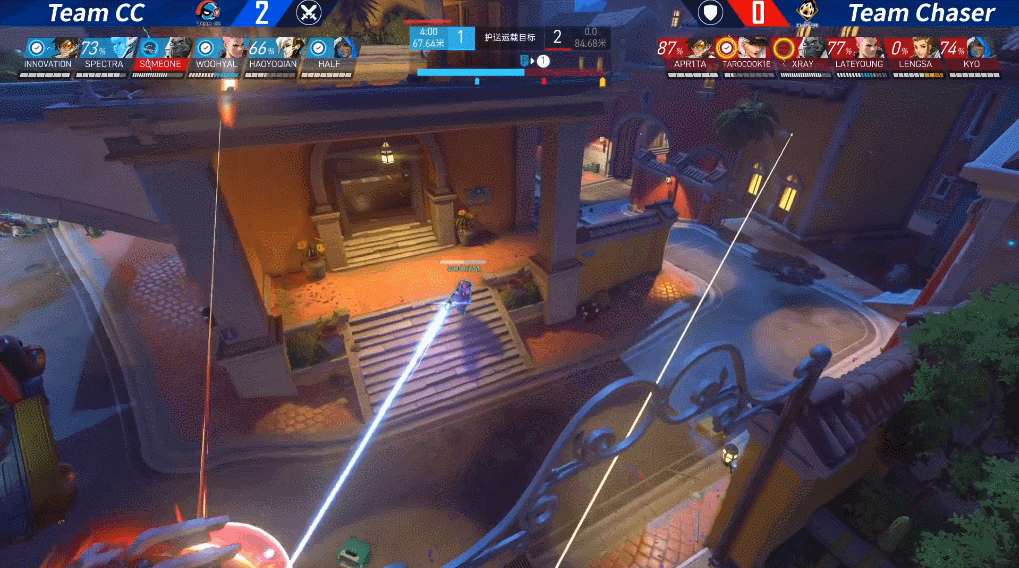1019x568 pixels.
Task: Click the payload progress tracker bar
Action: coord(510,72)
